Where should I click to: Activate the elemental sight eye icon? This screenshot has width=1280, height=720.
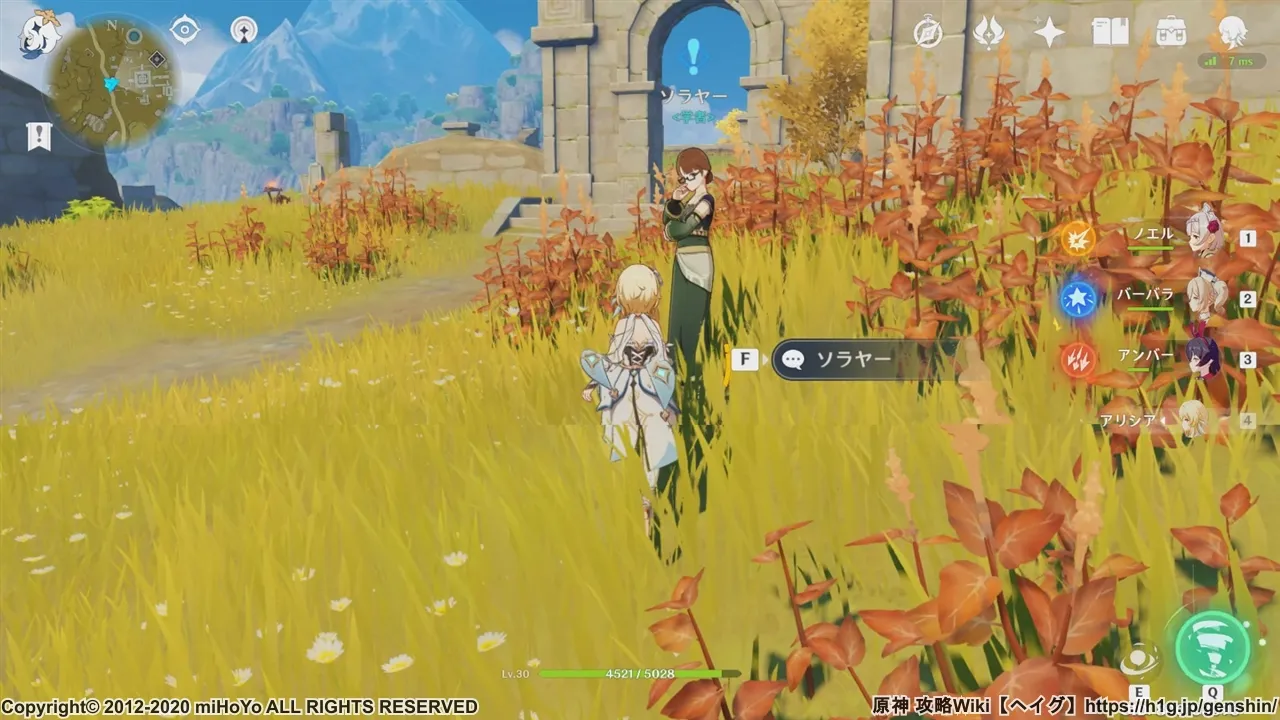[185, 30]
